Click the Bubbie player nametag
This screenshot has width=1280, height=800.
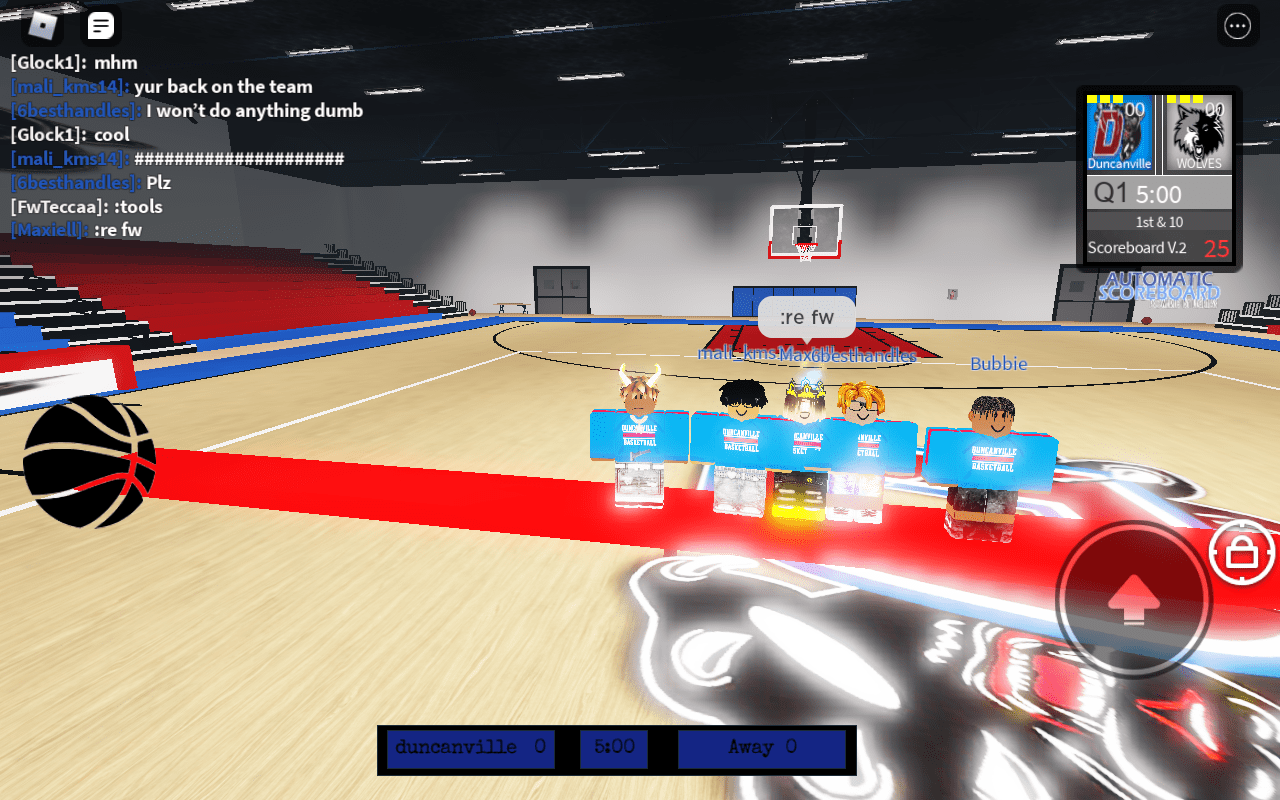998,363
